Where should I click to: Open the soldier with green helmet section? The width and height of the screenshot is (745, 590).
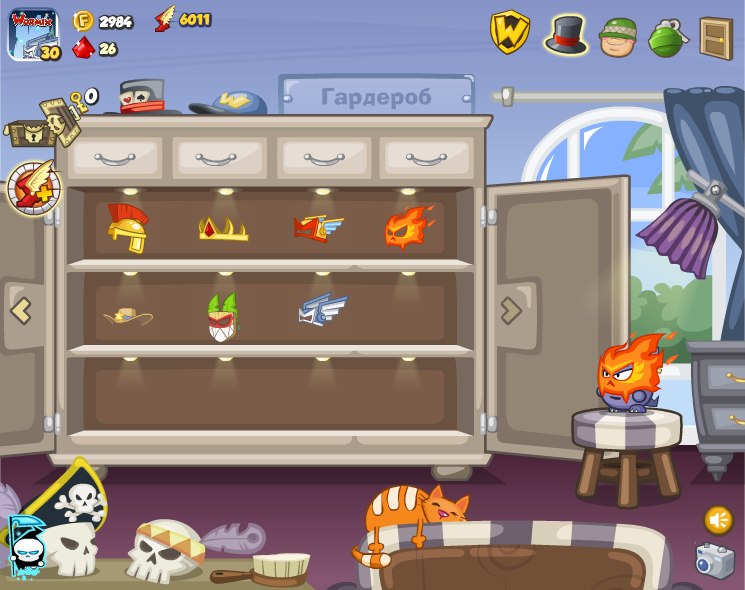(618, 36)
